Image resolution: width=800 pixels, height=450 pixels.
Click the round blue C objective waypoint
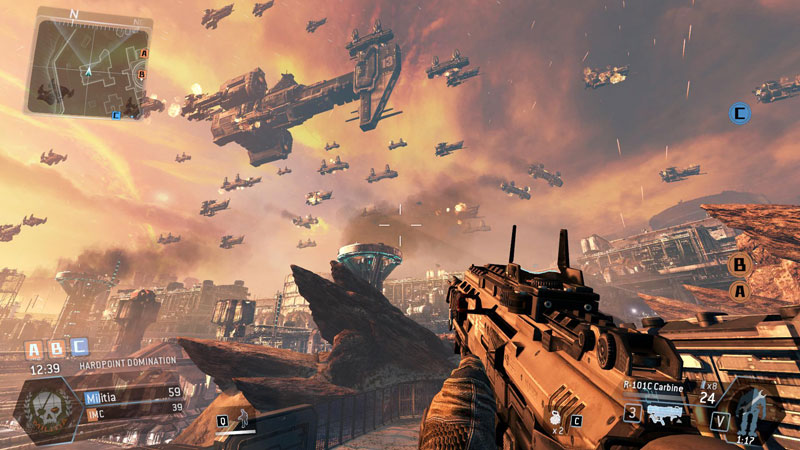pyautogui.click(x=740, y=113)
